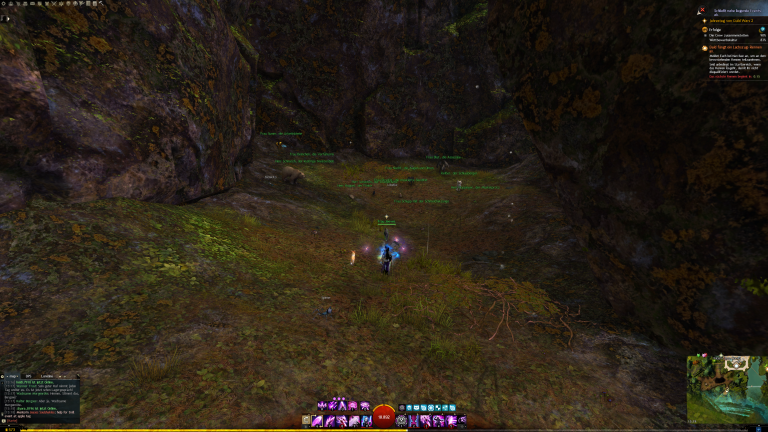Open the Lachsrage-Rennen event notice
This screenshot has height=432, width=768.
coord(734,47)
